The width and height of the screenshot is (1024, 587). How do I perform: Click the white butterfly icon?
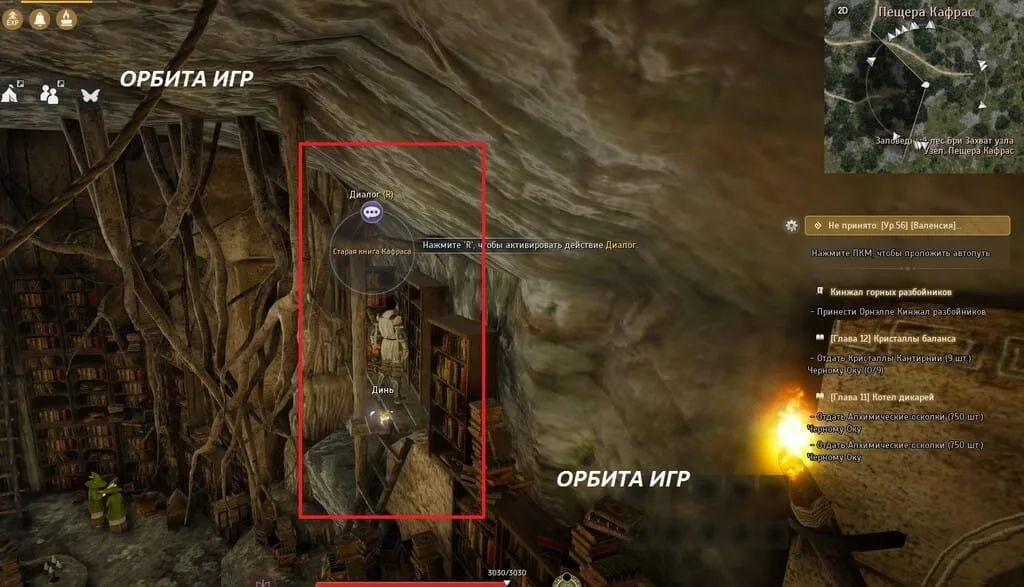[90, 94]
